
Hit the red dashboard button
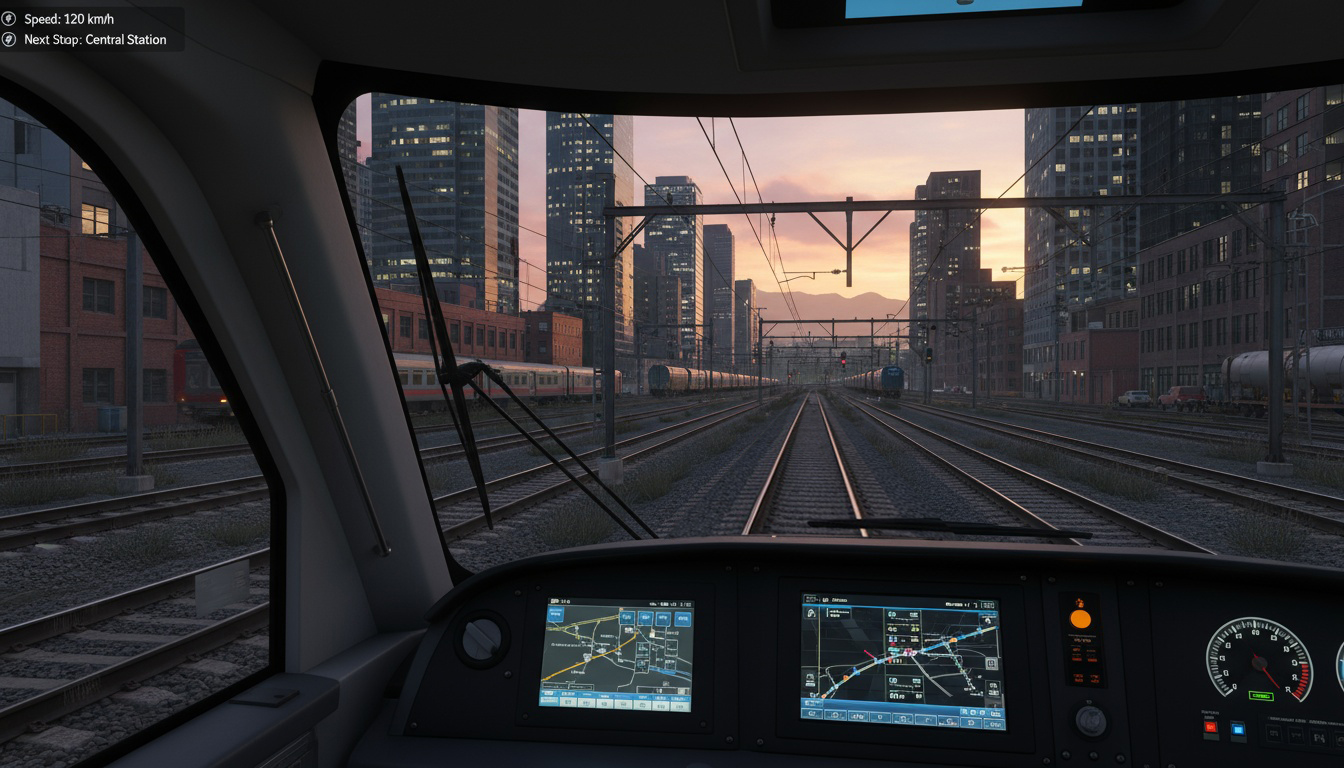1211,728
